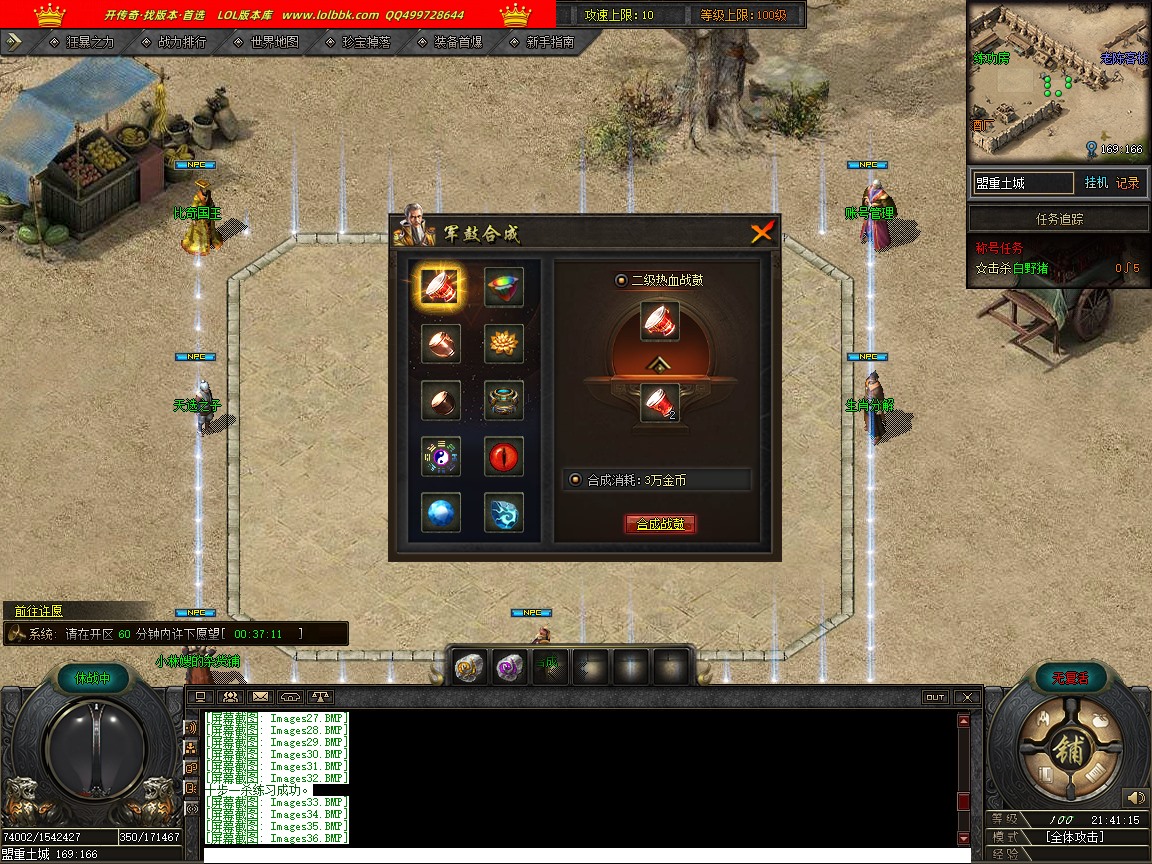Close the 军鼓合成 synthesis window

tap(762, 233)
